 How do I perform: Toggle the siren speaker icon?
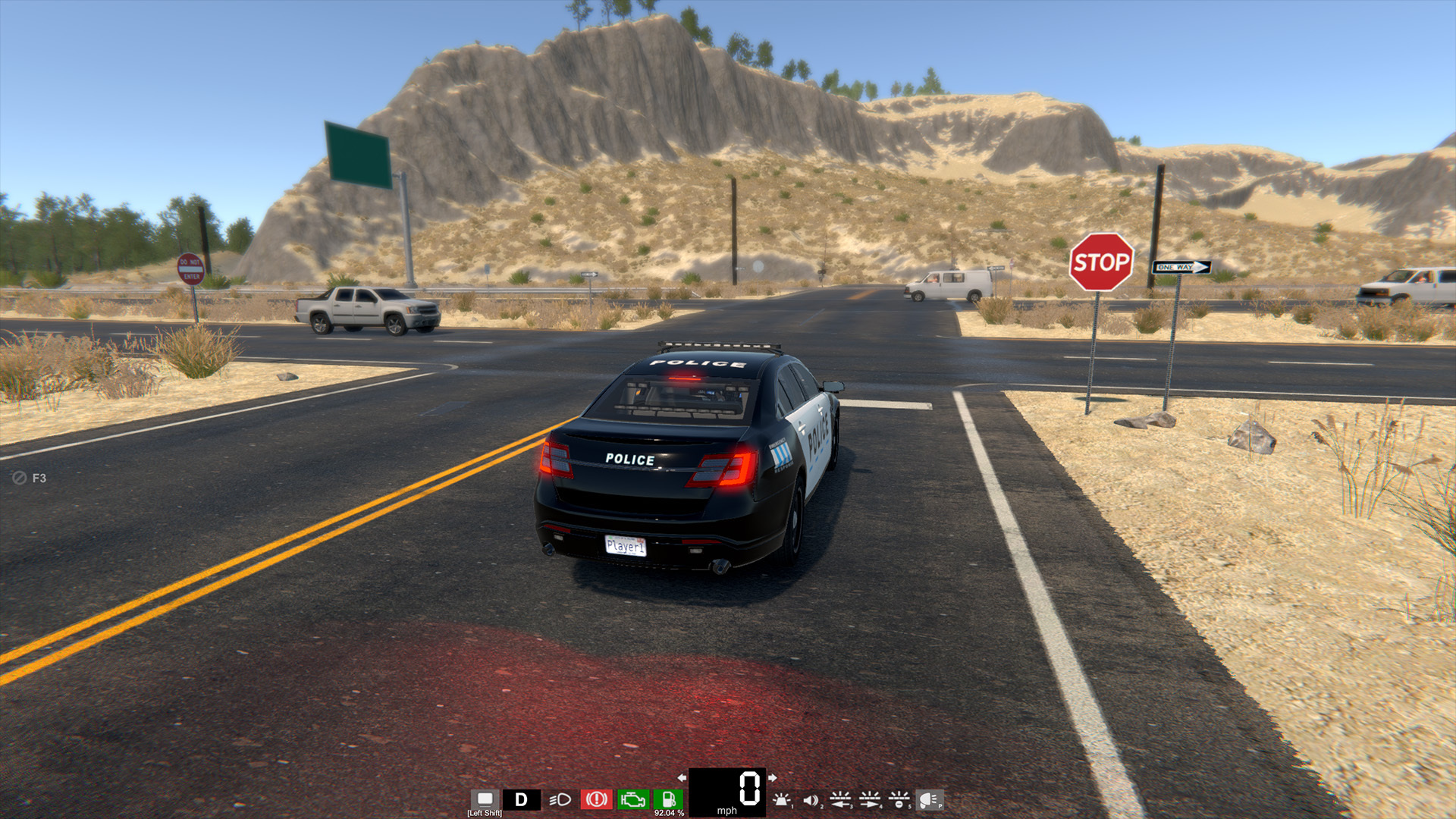pos(811,799)
